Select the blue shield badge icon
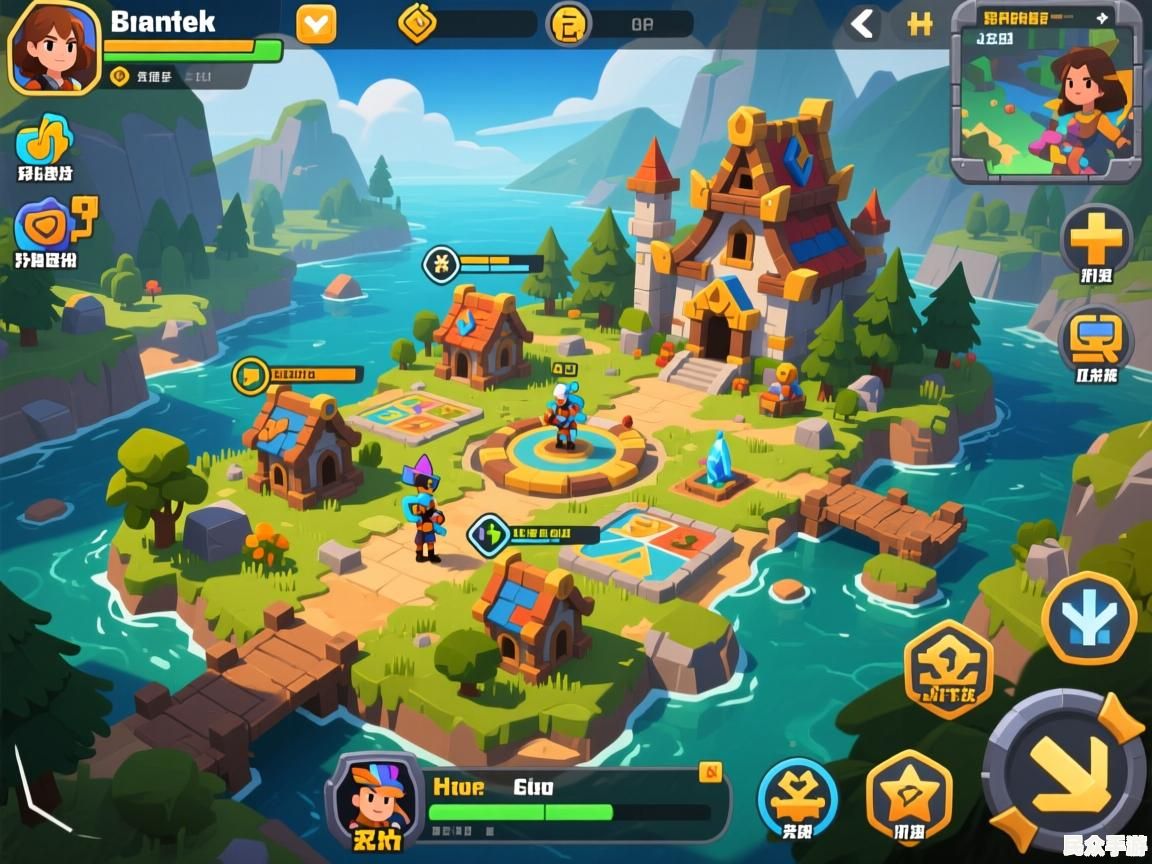Viewport: 1152px width, 864px height. [x=44, y=225]
